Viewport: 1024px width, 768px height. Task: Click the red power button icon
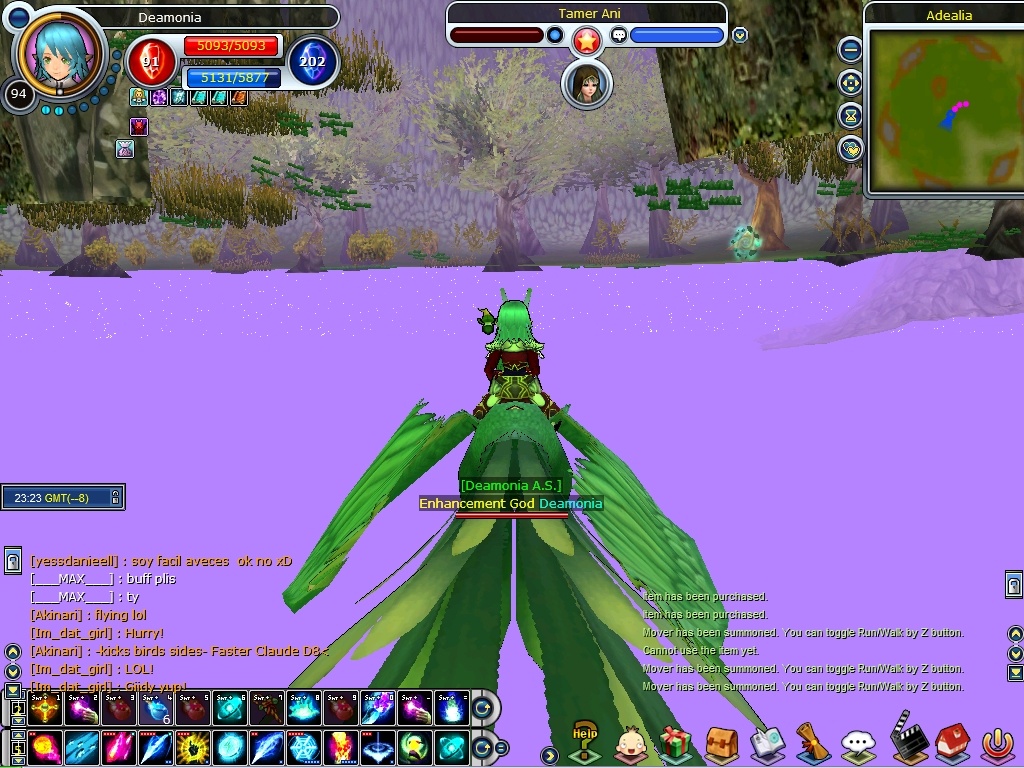996,743
